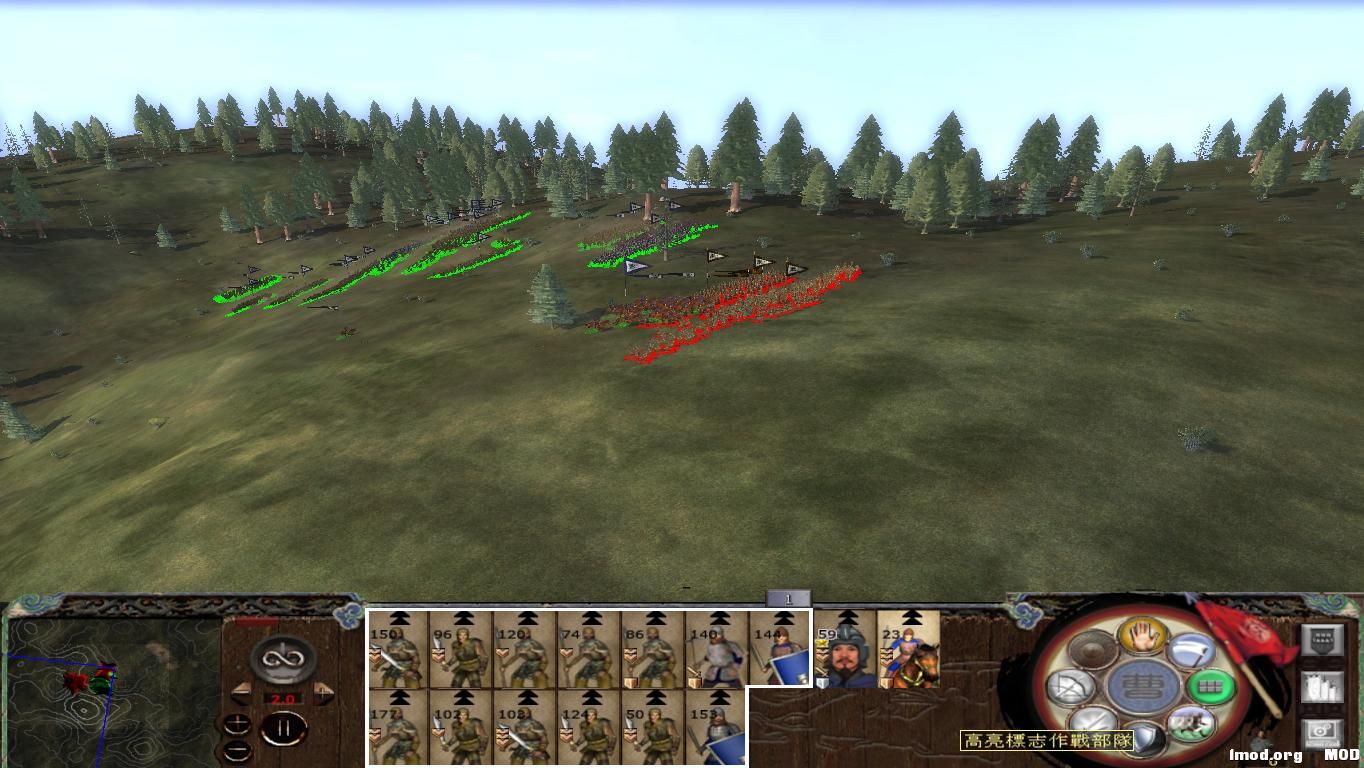Click the Cao faction emblem at wheel center

(x=1142, y=687)
